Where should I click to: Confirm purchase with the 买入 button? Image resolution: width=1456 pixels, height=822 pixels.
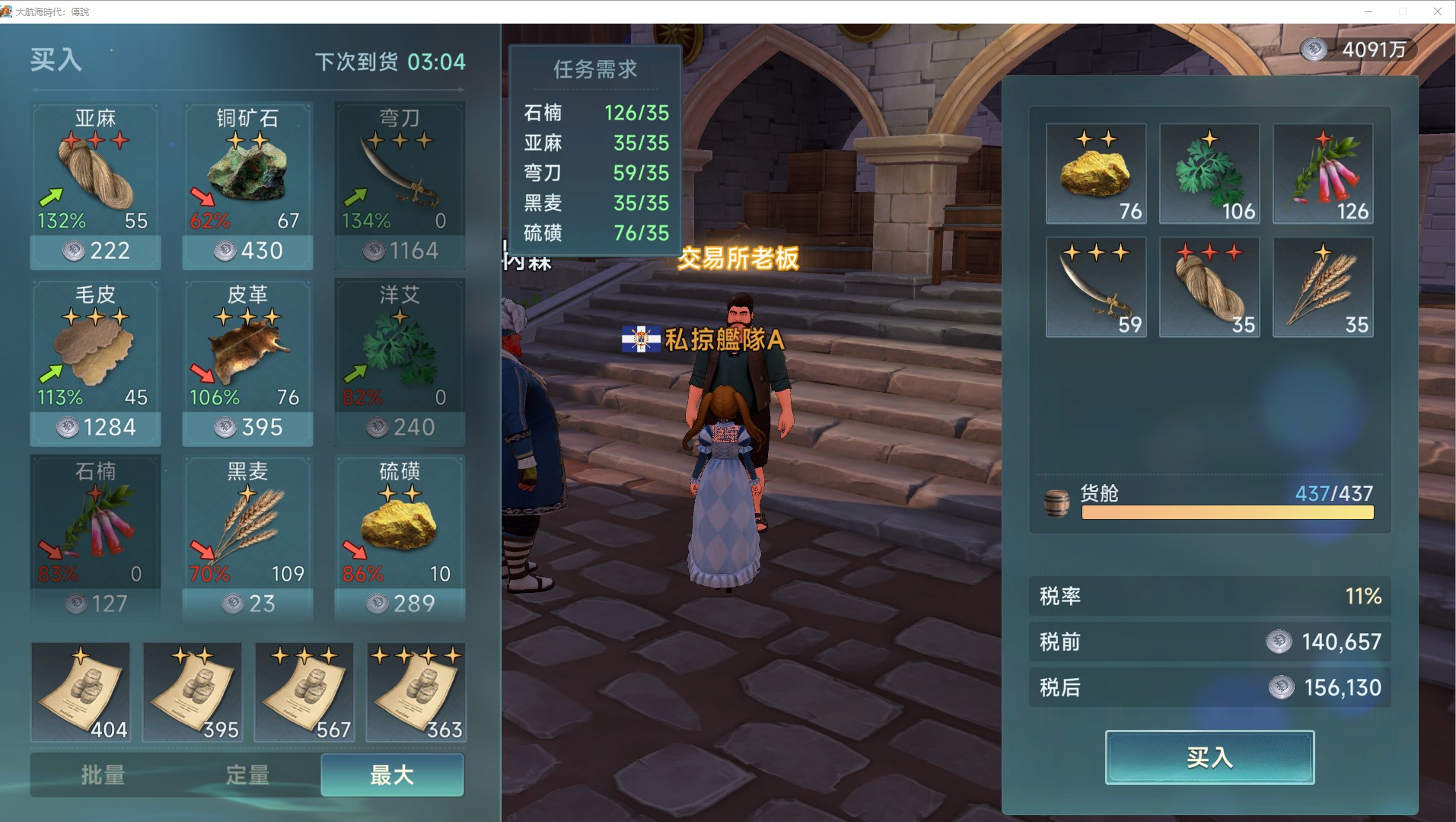(x=1209, y=757)
